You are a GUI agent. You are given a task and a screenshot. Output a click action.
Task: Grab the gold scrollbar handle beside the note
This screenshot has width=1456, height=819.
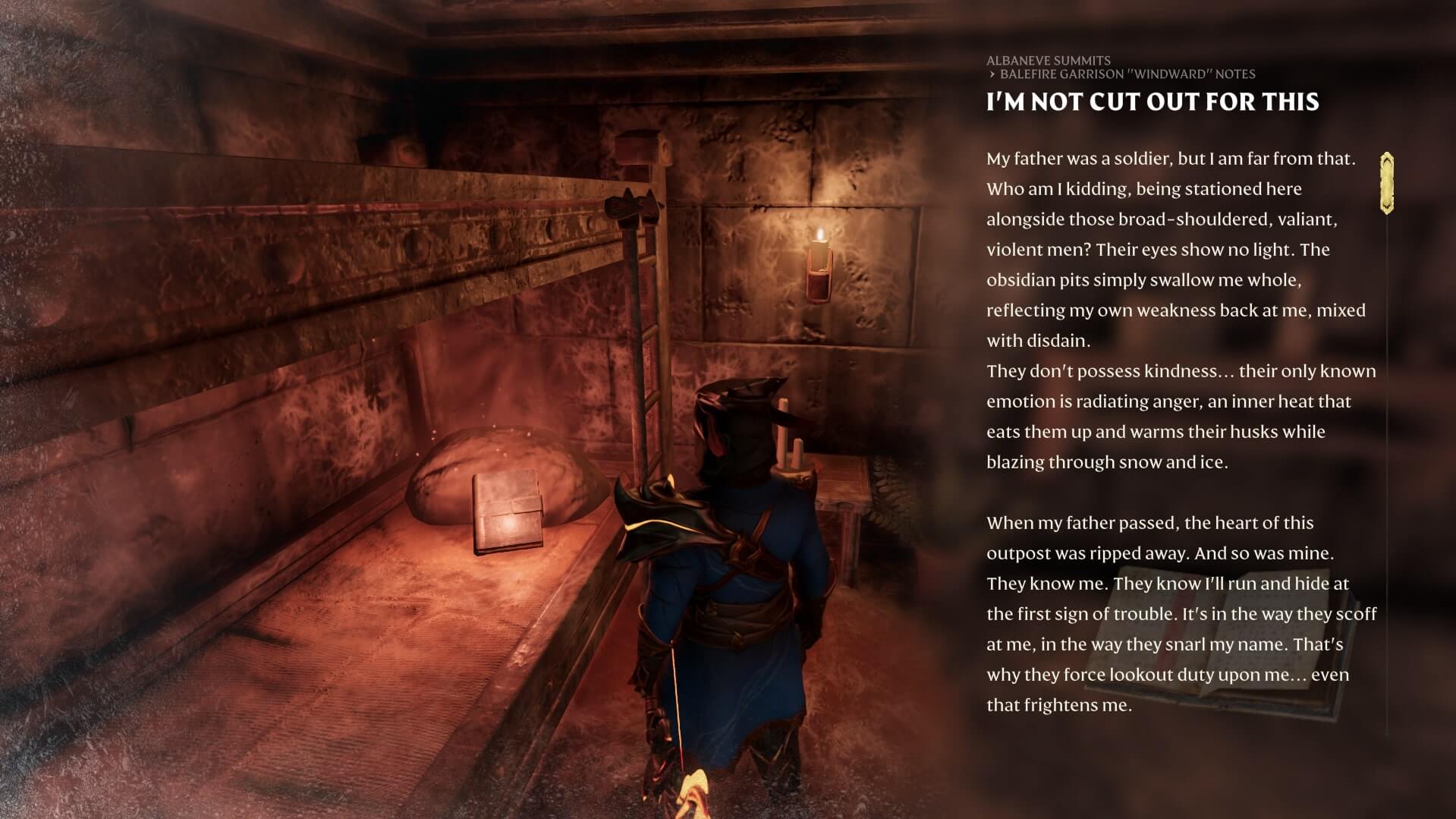1387,183
